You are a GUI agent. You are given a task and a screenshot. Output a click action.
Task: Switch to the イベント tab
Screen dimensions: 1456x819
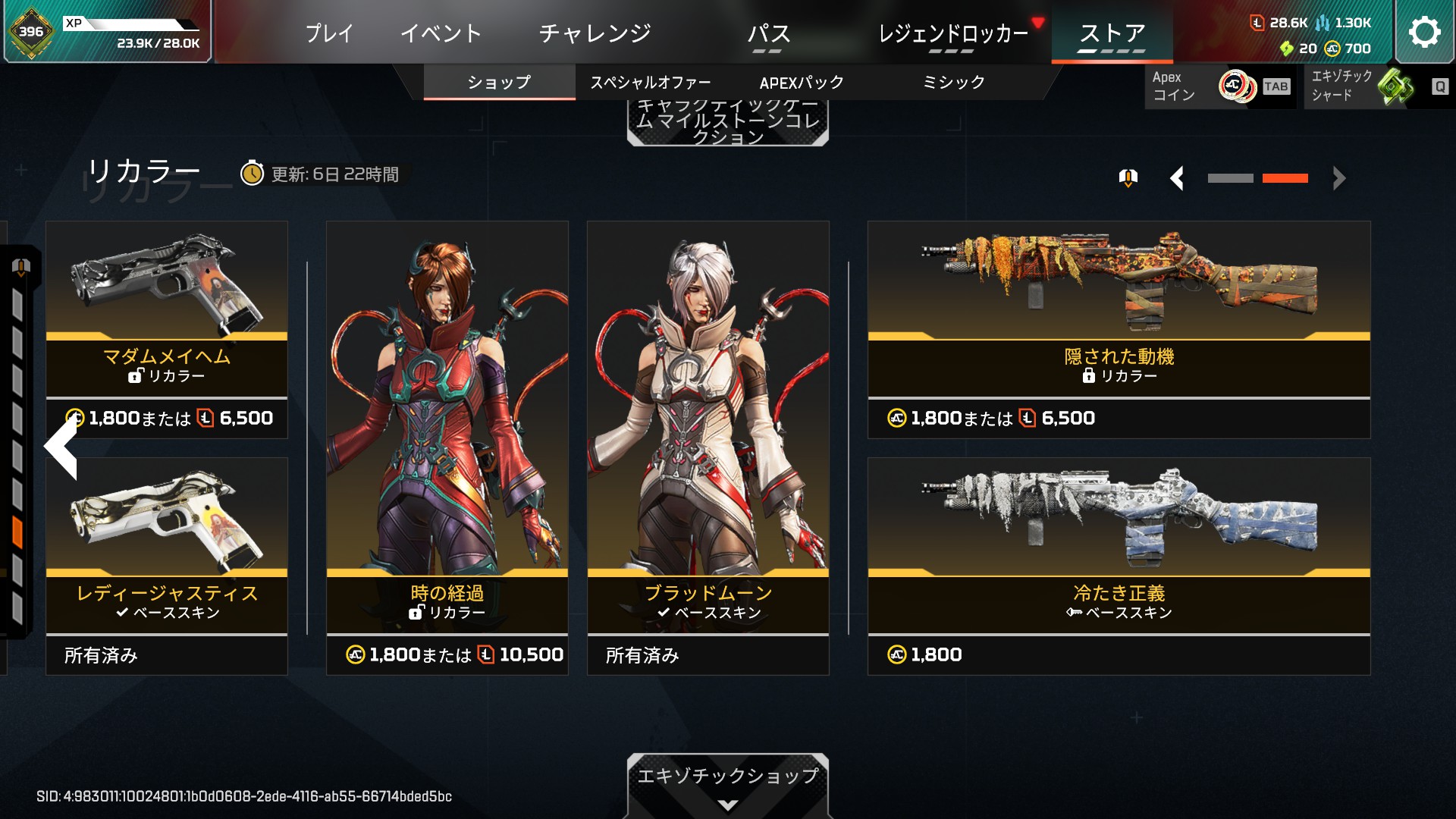point(441,33)
